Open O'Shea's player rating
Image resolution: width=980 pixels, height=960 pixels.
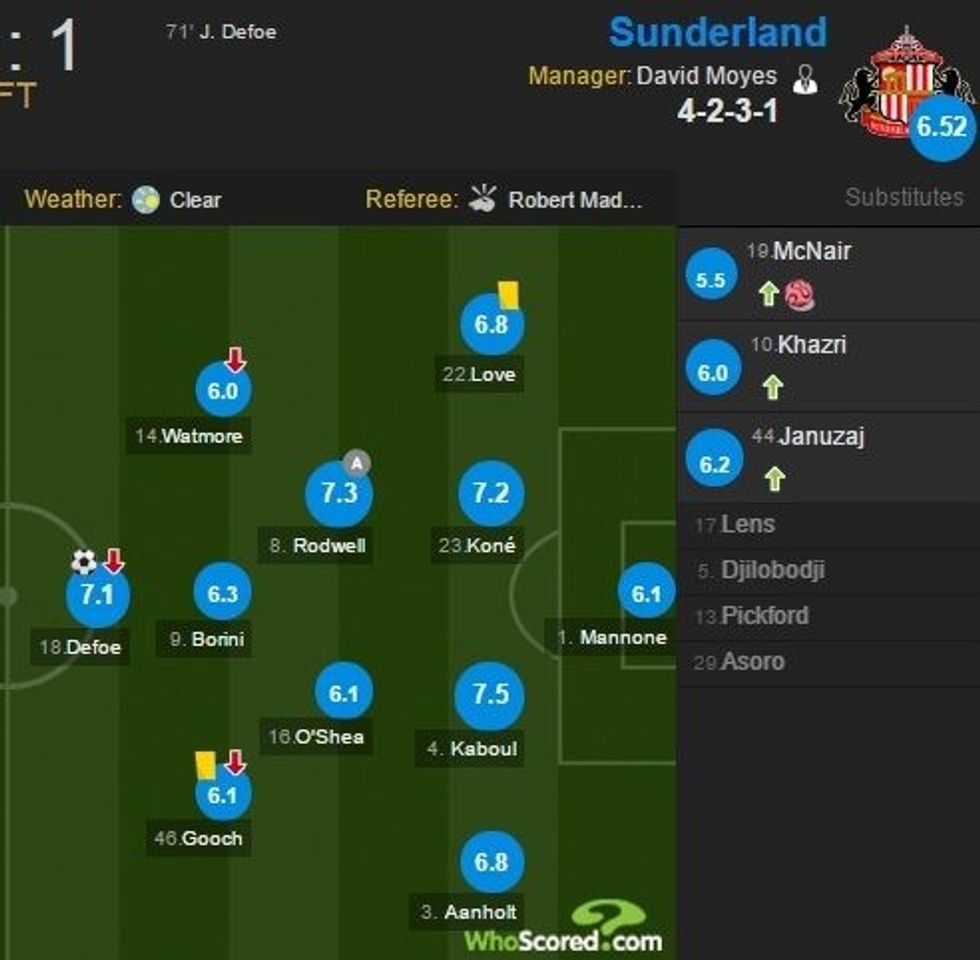343,693
